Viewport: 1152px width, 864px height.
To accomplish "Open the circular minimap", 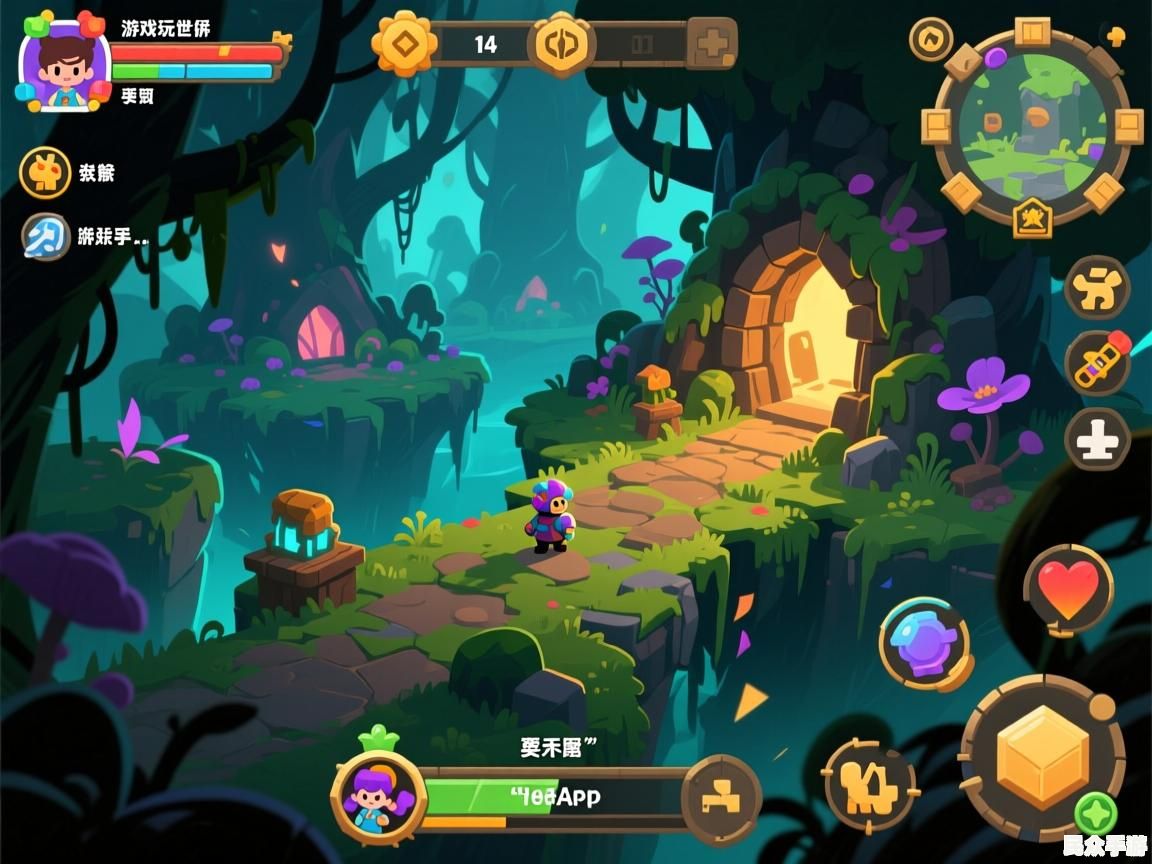I will [1030, 124].
